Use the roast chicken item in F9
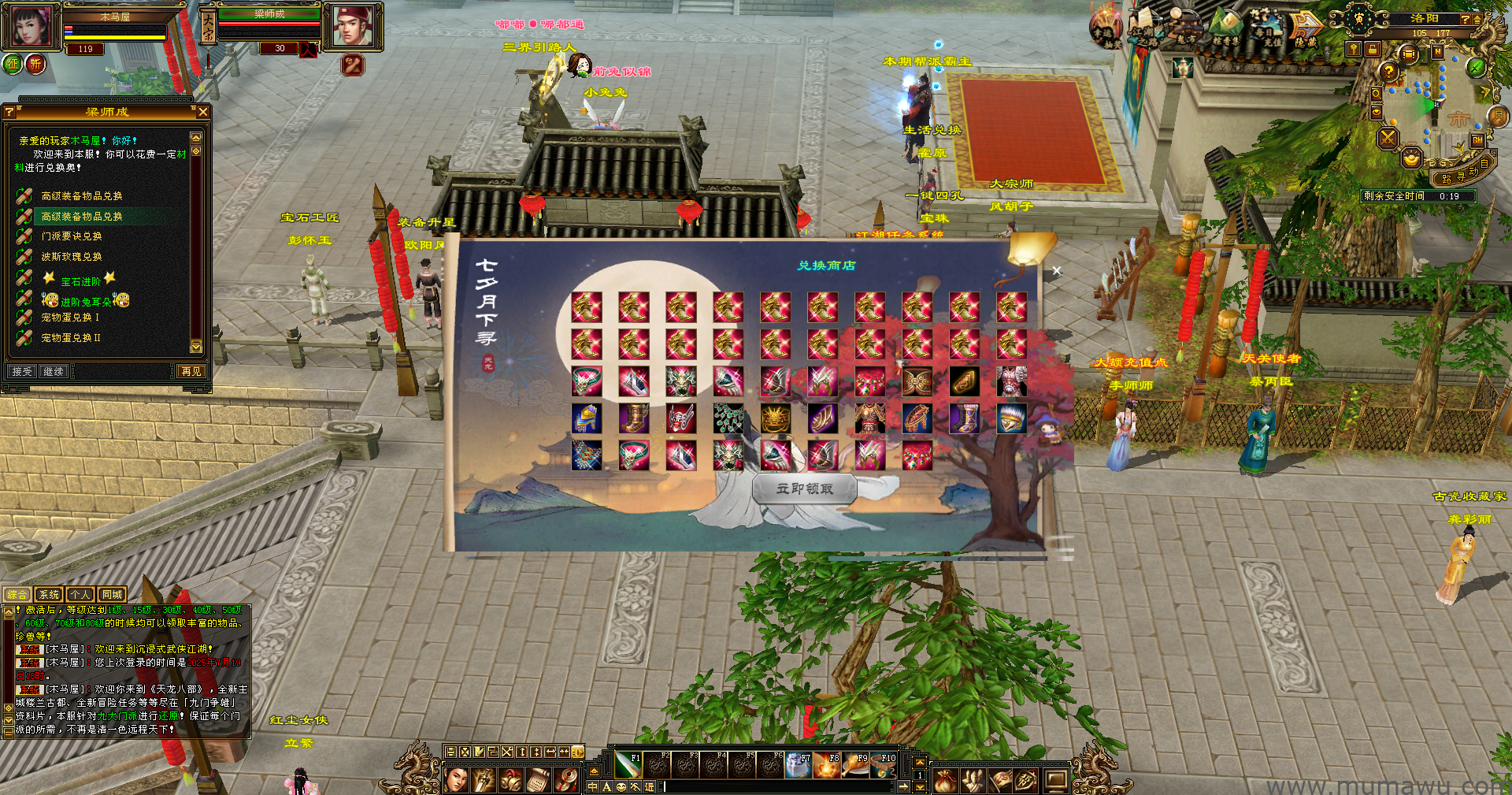The height and width of the screenshot is (795, 1512). [x=856, y=765]
